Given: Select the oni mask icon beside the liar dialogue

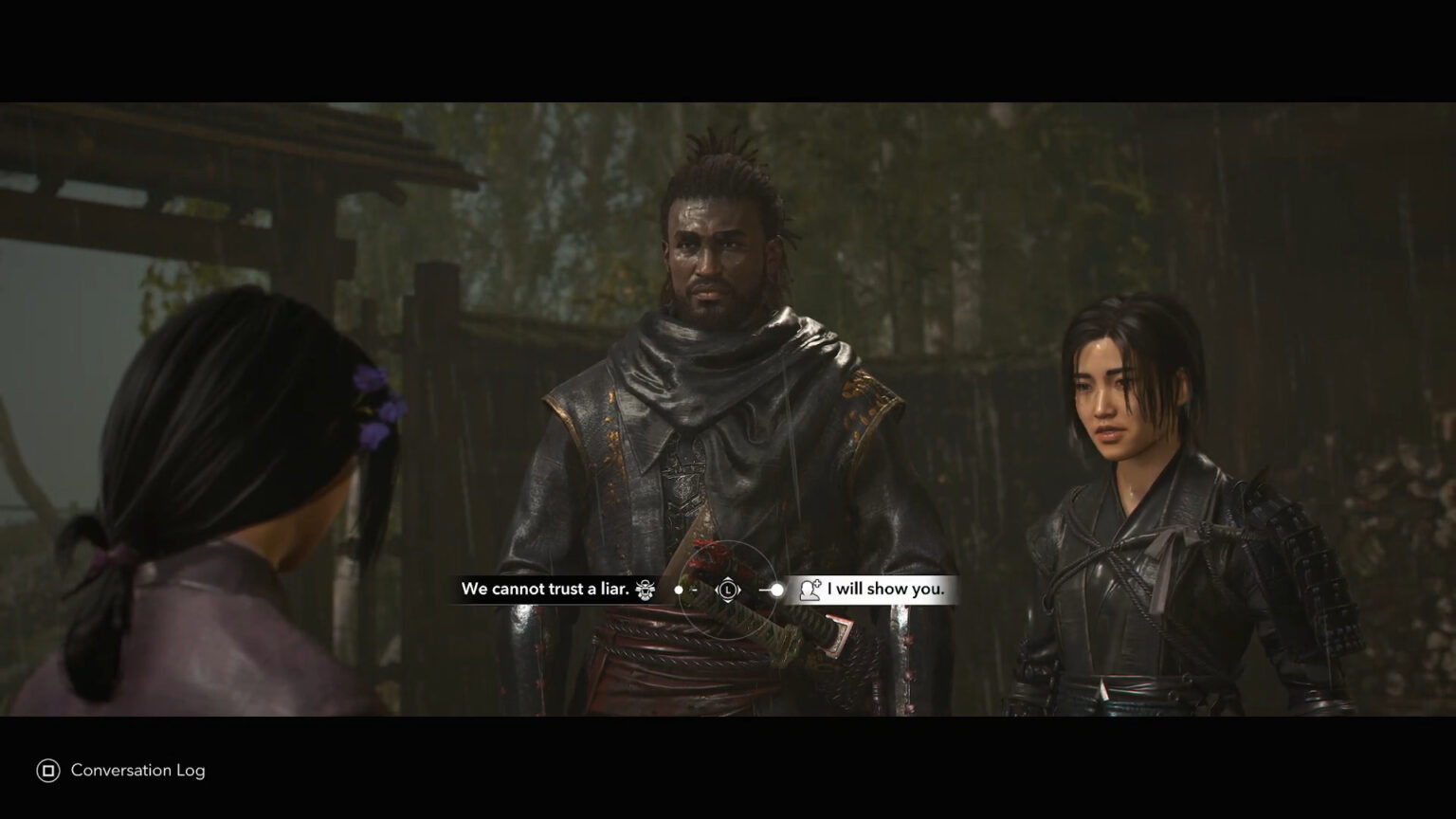Looking at the screenshot, I should tap(645, 590).
